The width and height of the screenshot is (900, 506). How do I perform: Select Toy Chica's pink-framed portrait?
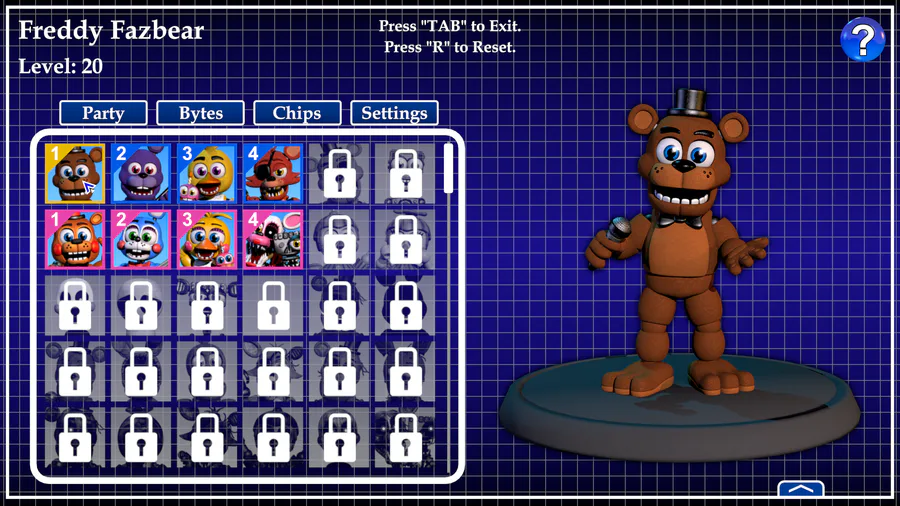[x=207, y=239]
